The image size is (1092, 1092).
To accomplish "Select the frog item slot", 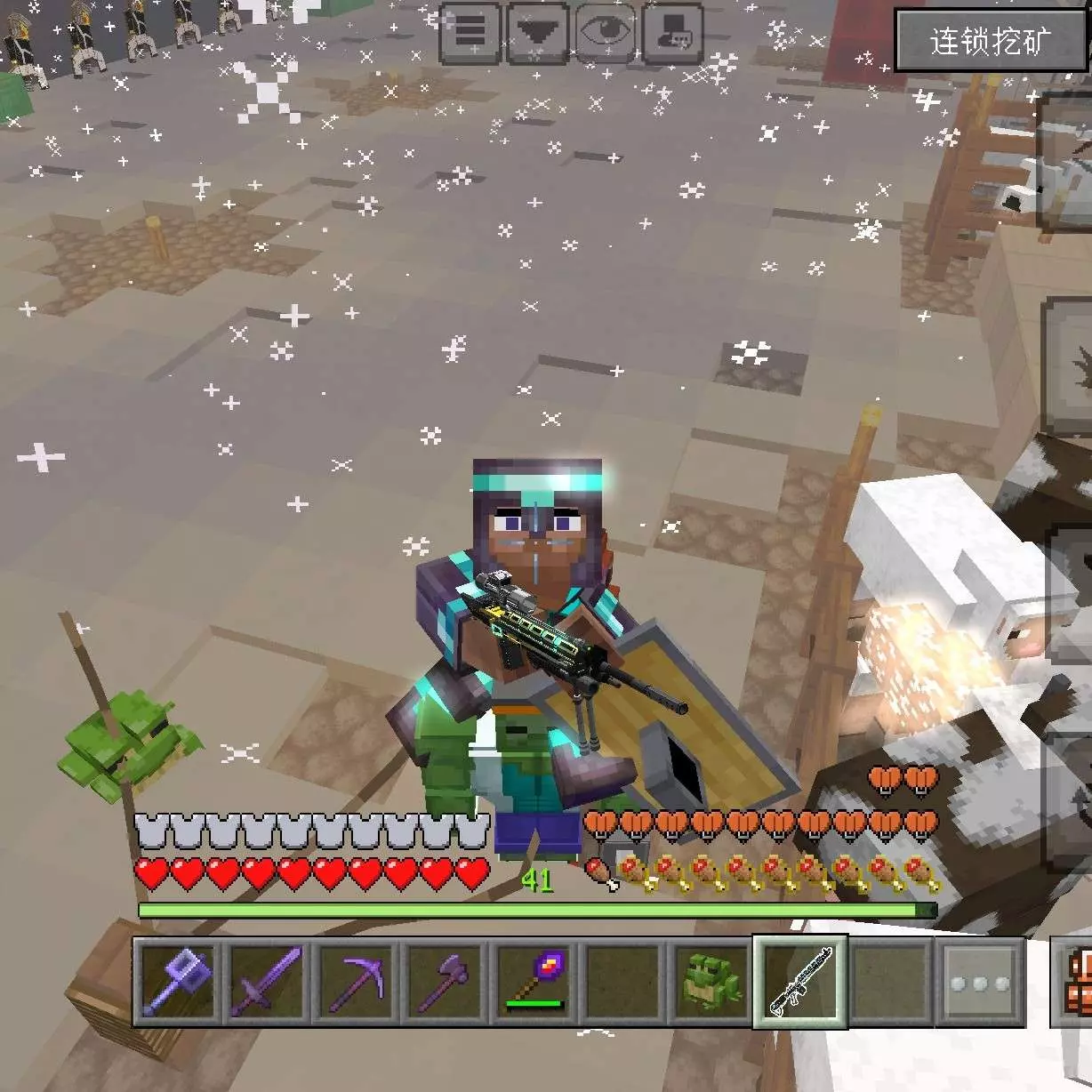I will pos(711,982).
